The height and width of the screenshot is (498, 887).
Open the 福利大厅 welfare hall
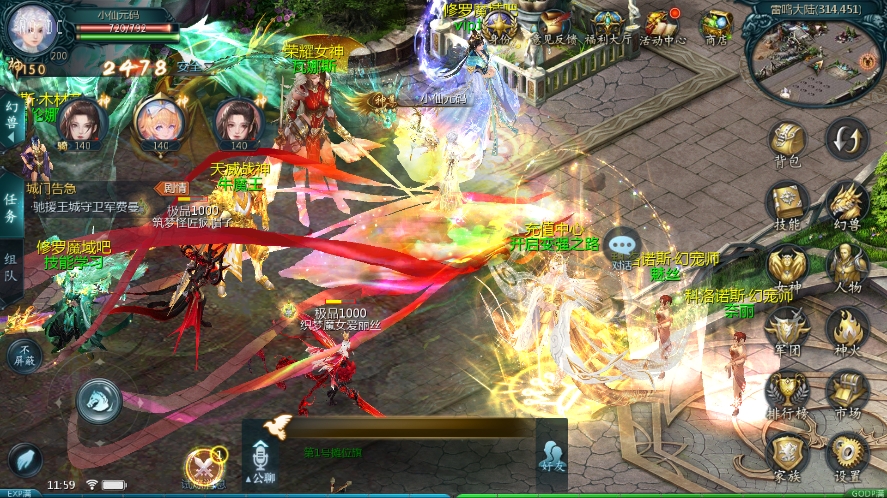click(x=606, y=27)
